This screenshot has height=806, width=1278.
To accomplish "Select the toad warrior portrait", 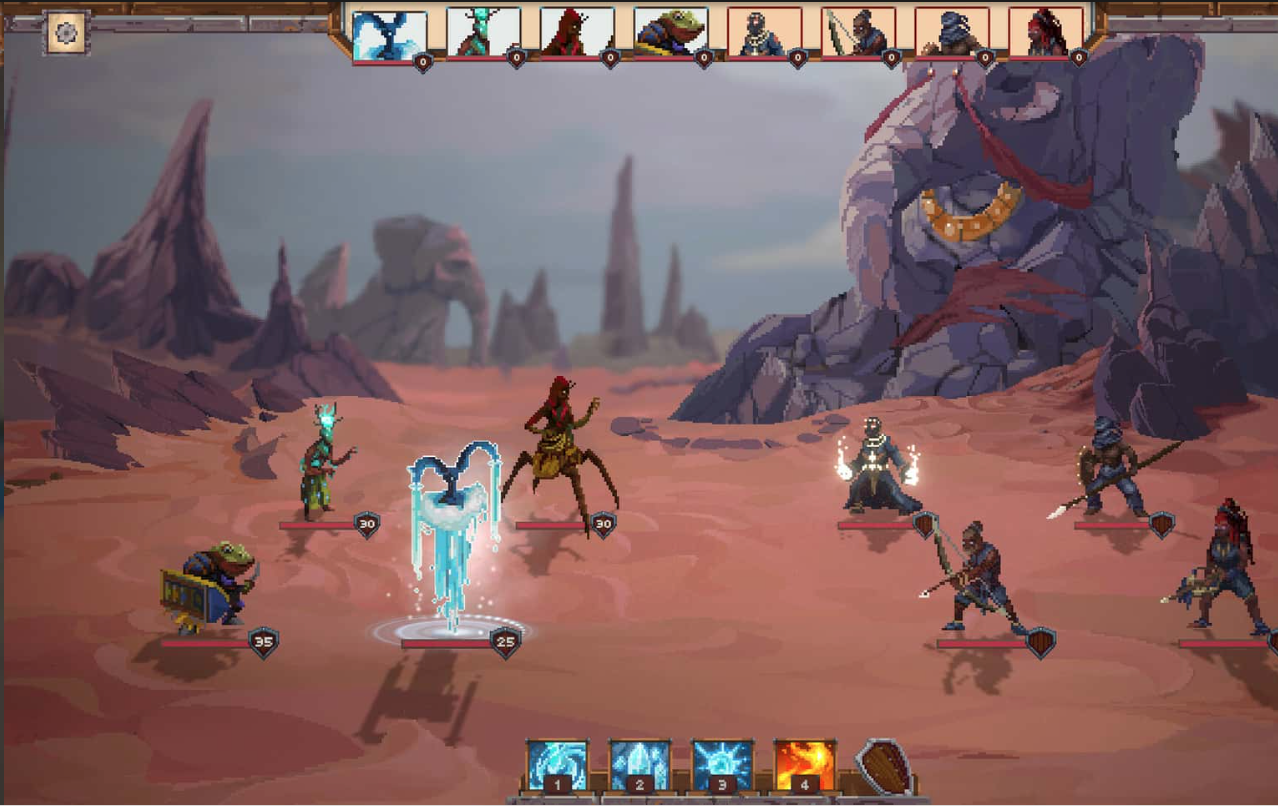I will point(671,33).
